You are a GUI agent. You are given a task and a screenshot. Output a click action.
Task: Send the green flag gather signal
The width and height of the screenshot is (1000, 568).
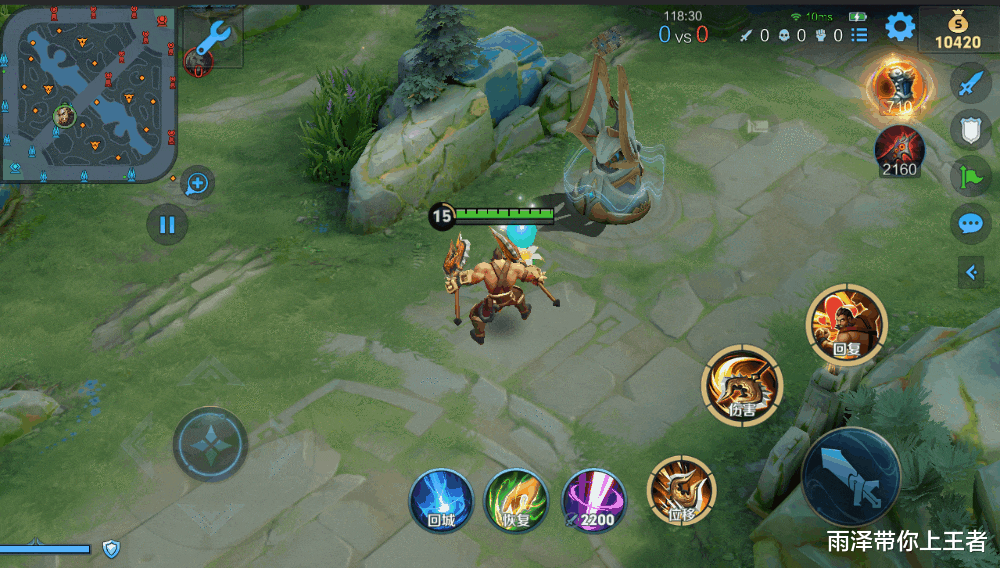[969, 176]
